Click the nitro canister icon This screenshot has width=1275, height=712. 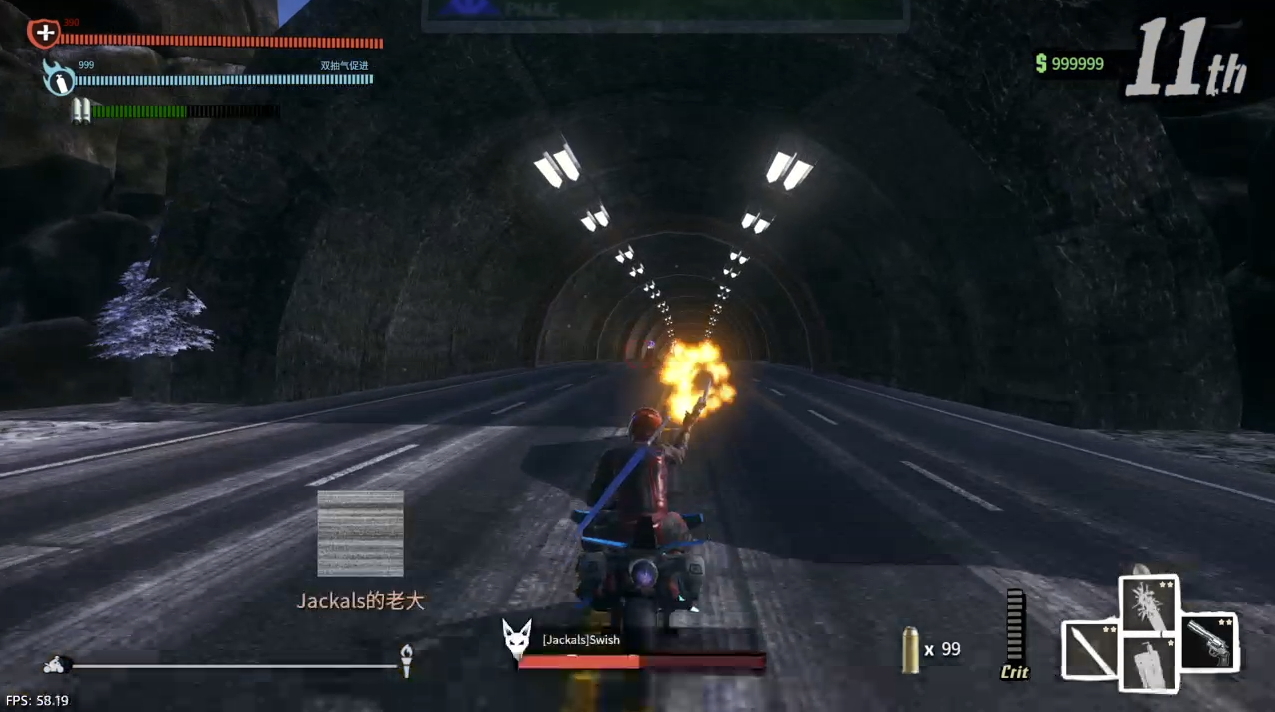click(x=60, y=78)
